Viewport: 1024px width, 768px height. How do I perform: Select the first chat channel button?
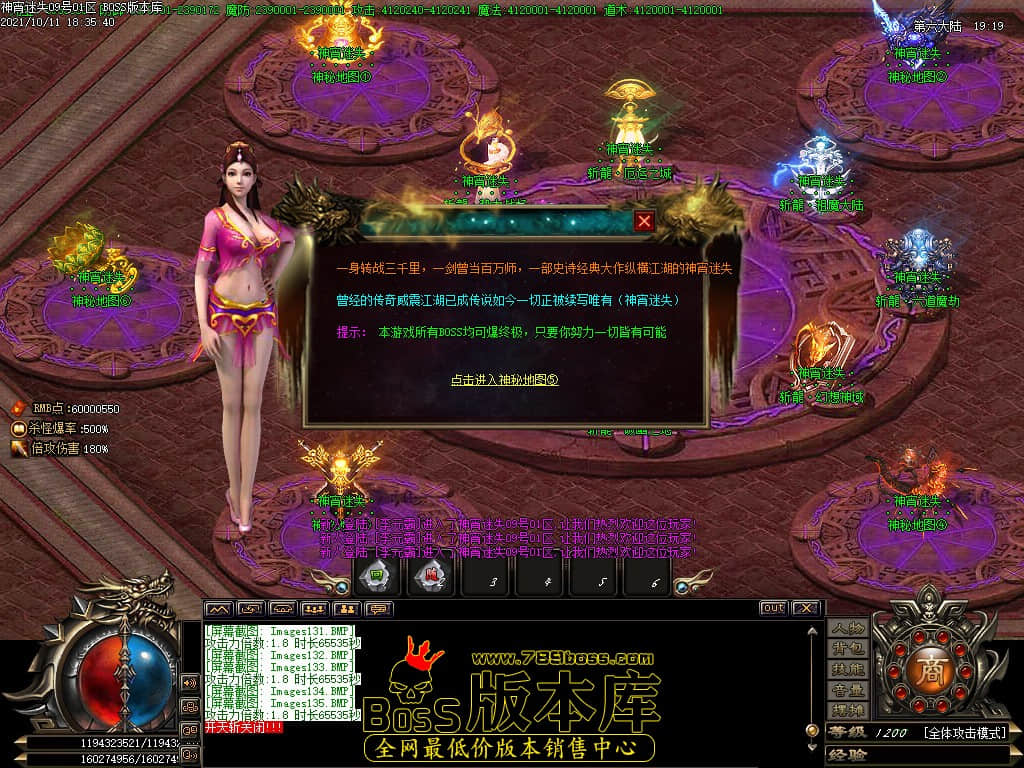tap(218, 608)
